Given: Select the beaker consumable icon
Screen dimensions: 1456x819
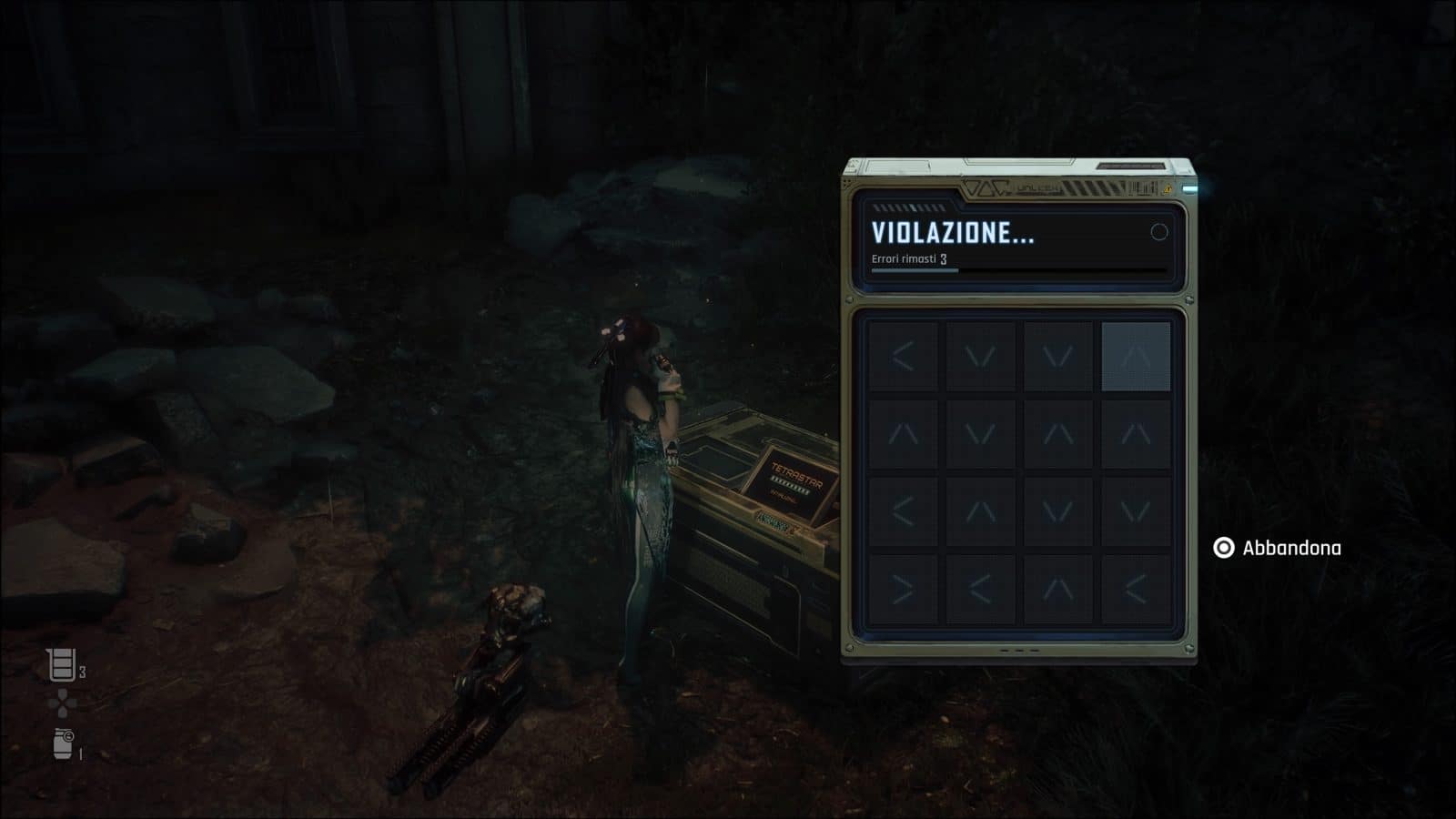Looking at the screenshot, I should click(x=61, y=665).
